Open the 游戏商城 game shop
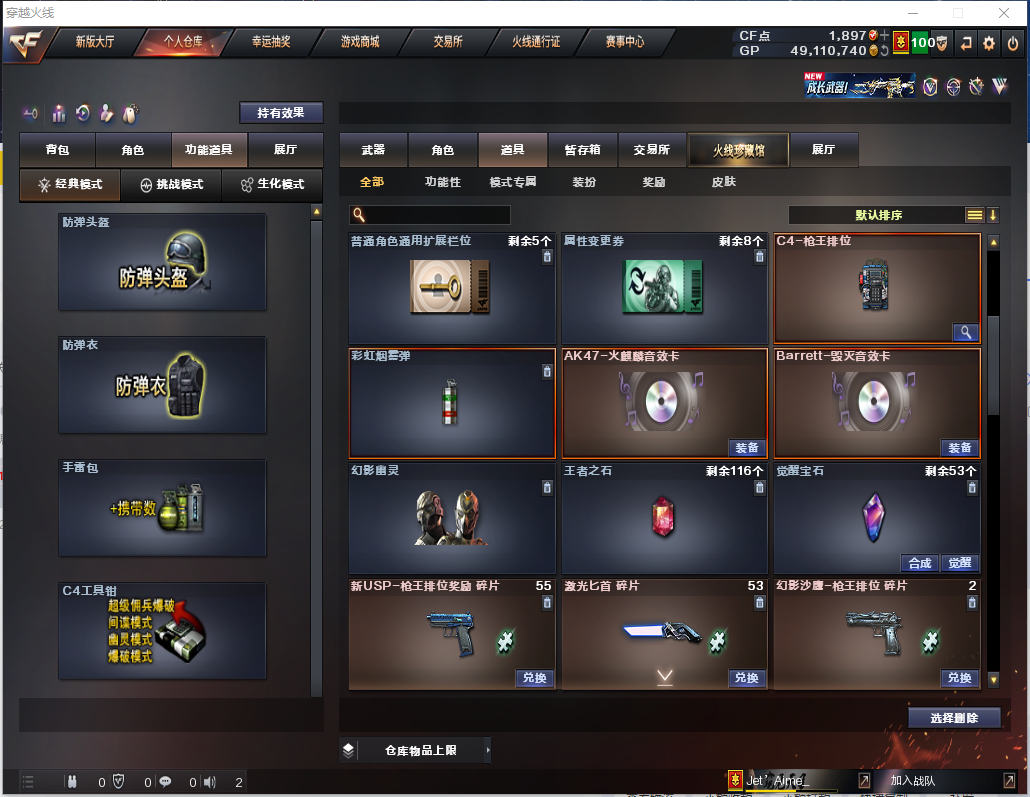This screenshot has height=797, width=1030. (359, 42)
